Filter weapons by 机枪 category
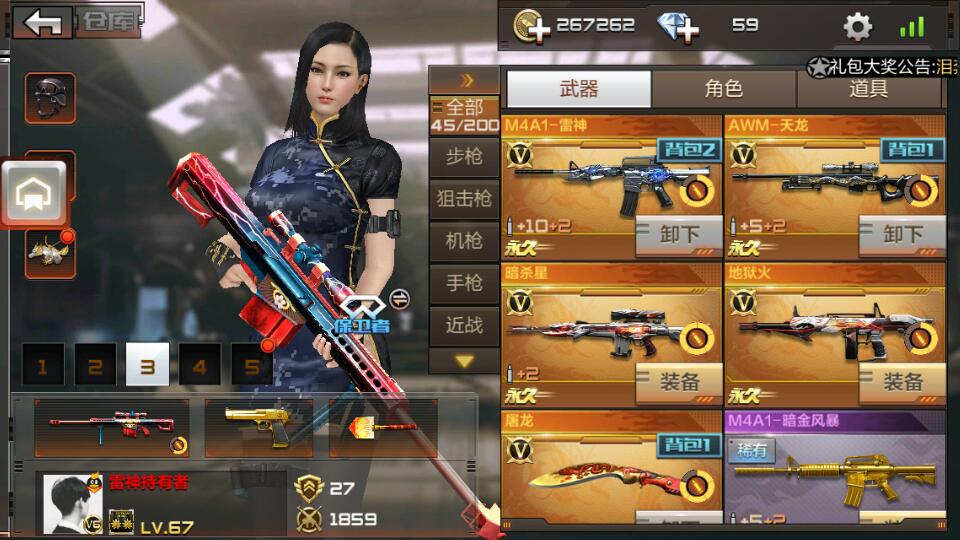Image resolution: width=960 pixels, height=540 pixels. 464,241
